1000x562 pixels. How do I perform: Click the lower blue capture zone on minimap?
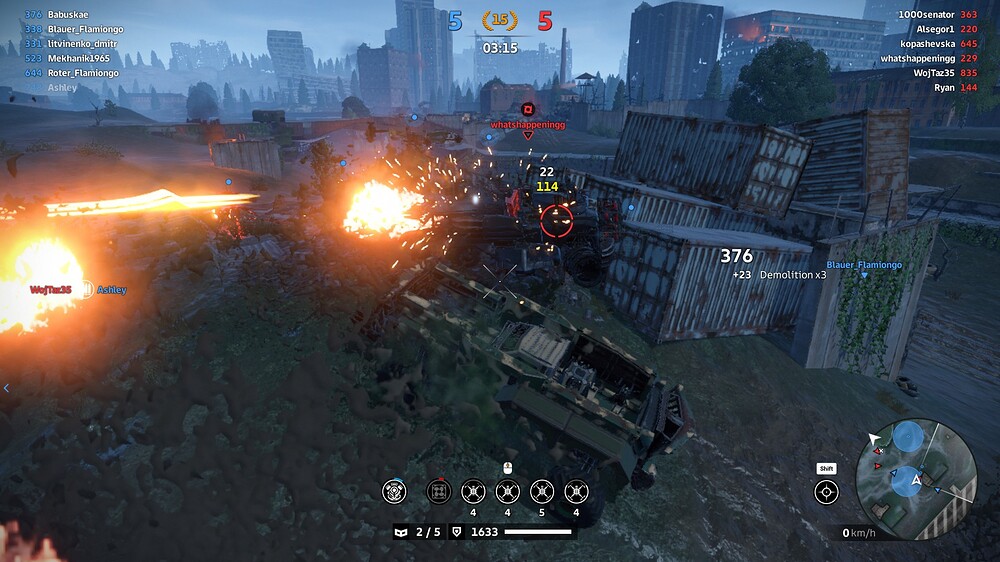[x=906, y=482]
